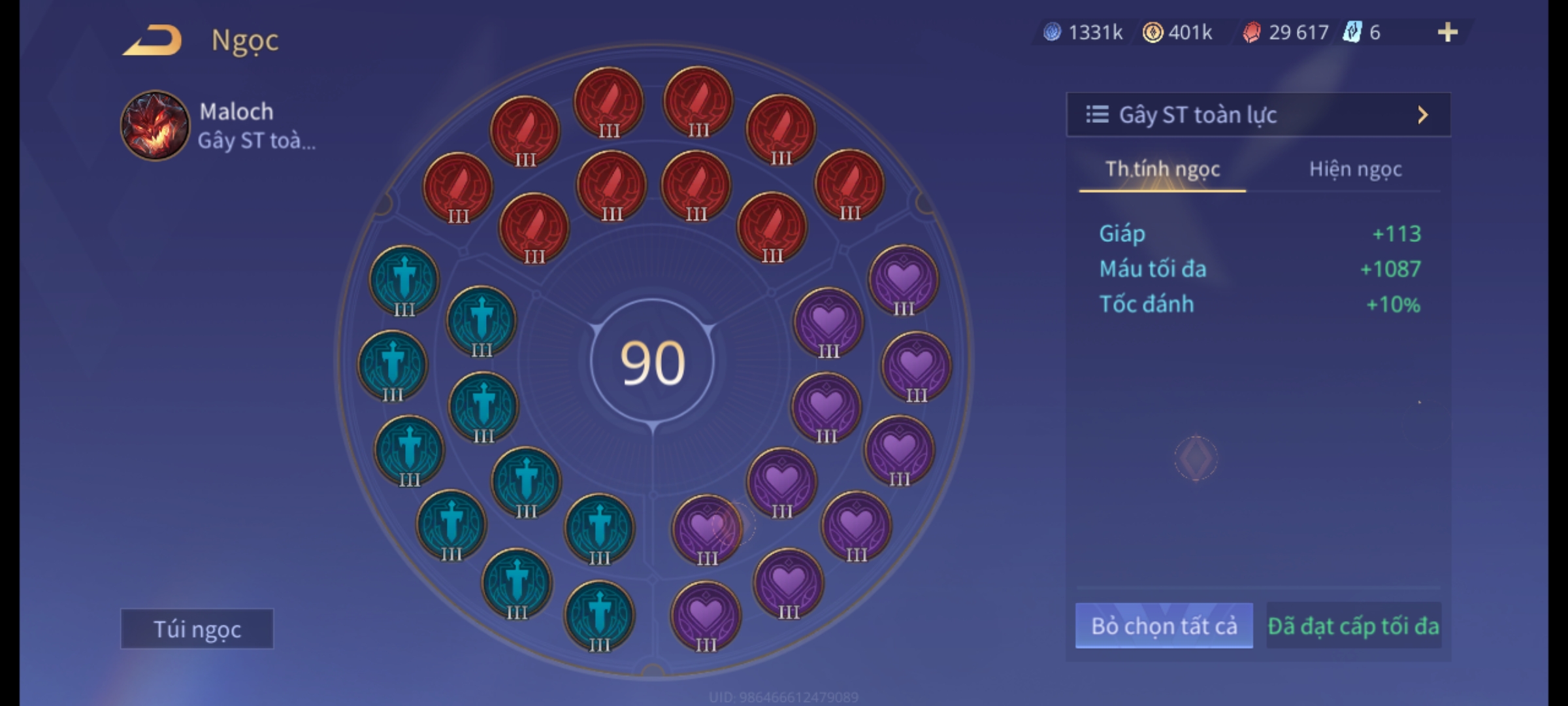Switch to the Hiện ngọc tab

[1355, 169]
